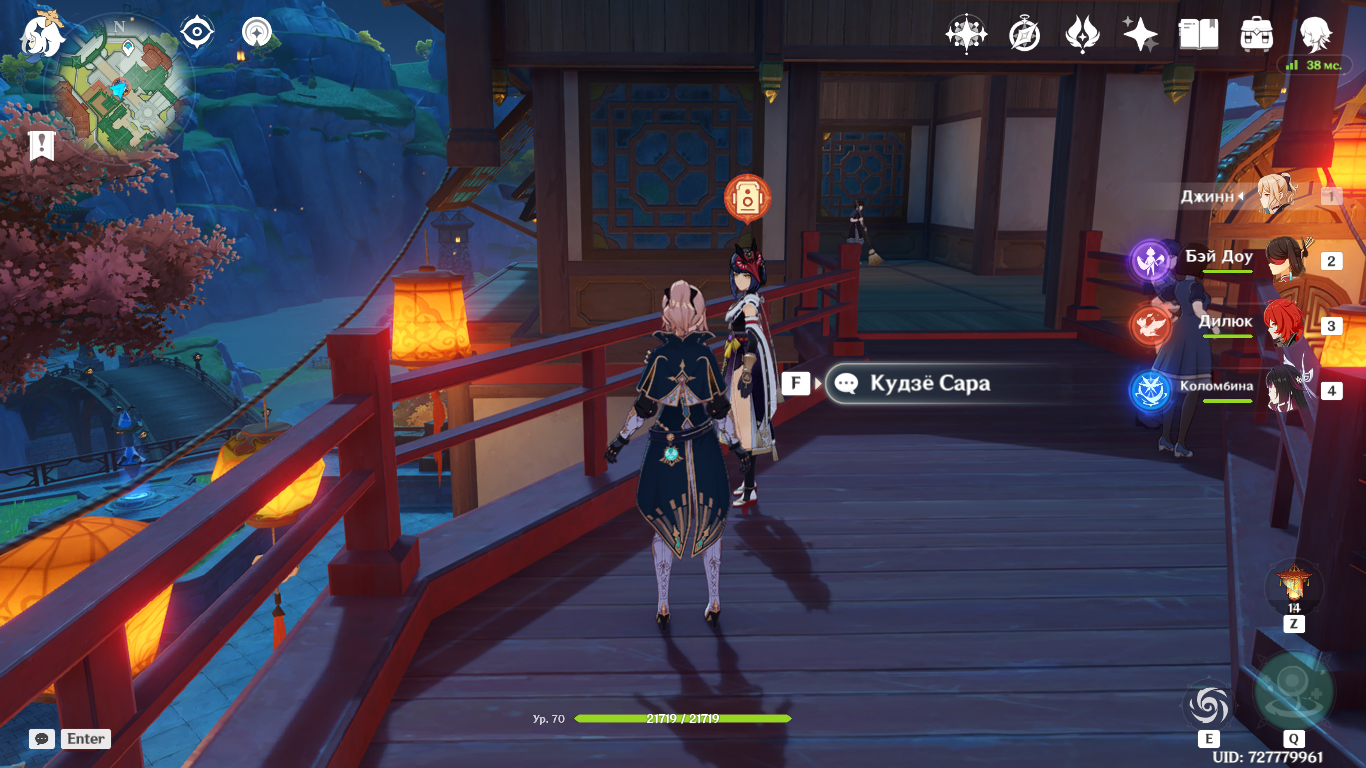Viewport: 1366px width, 768px height.
Task: Open the adventurer handbook book icon
Action: coord(1198,35)
